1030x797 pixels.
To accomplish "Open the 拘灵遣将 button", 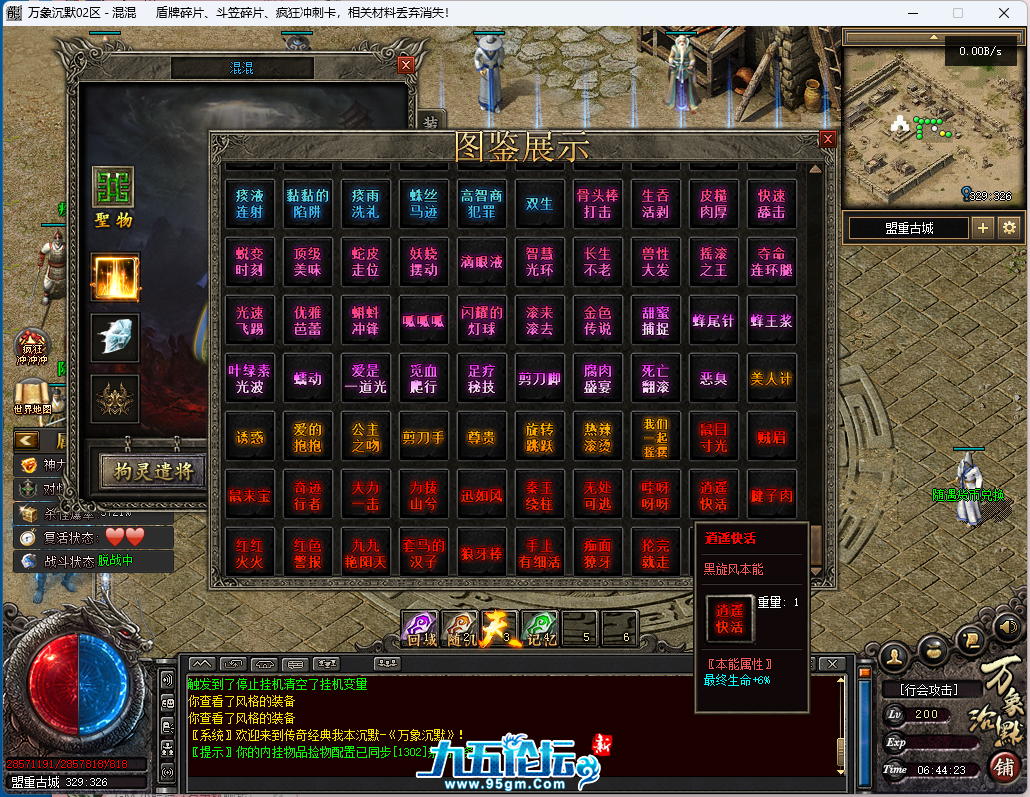I will (x=153, y=470).
